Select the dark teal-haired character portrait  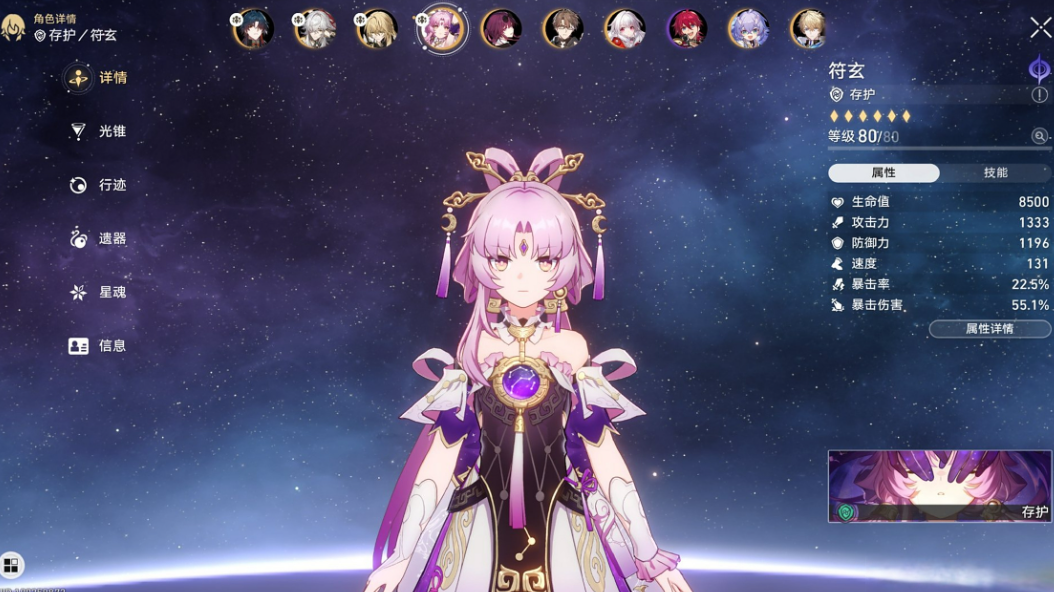254,29
